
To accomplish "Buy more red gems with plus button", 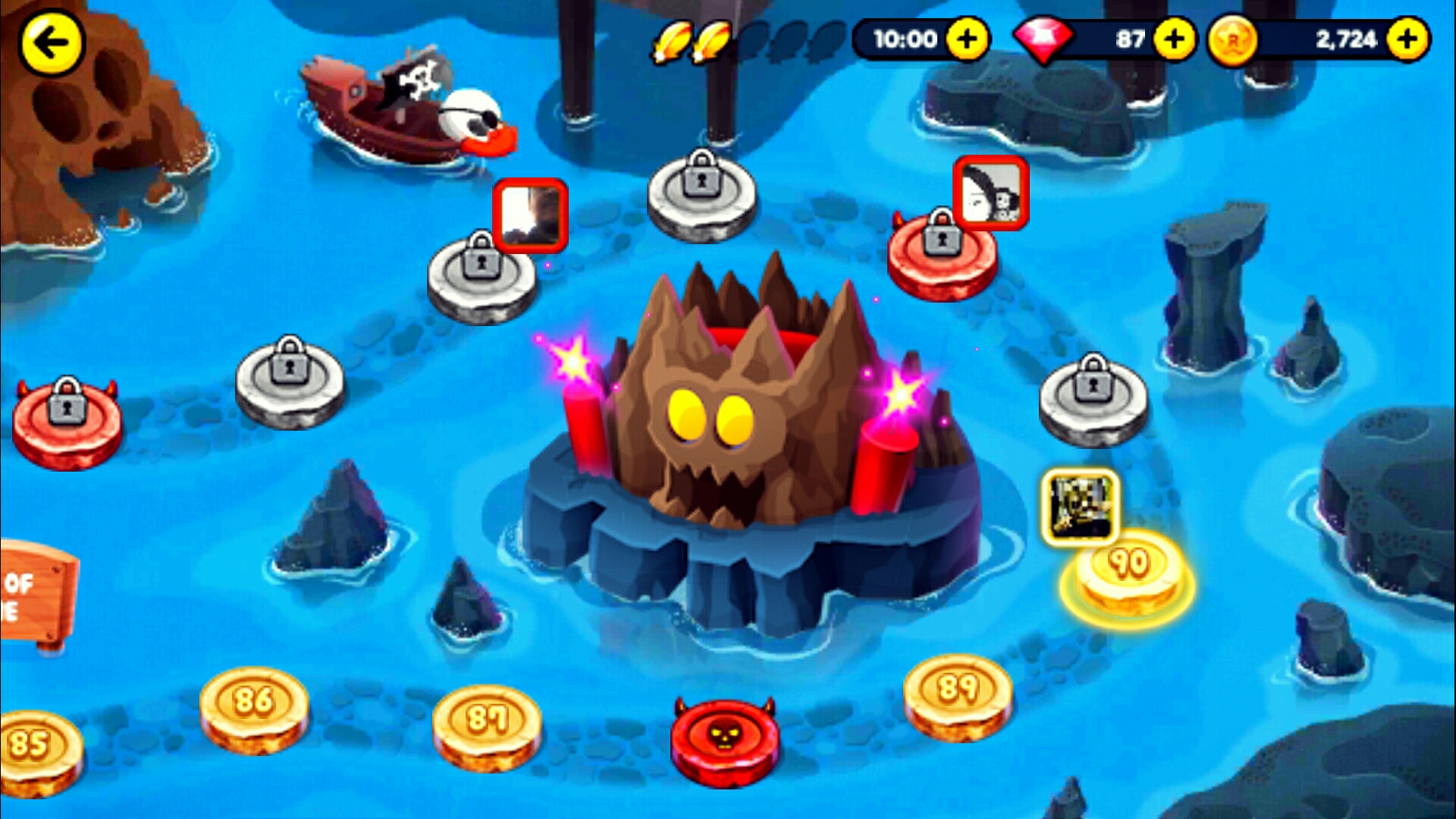I will (x=1174, y=39).
